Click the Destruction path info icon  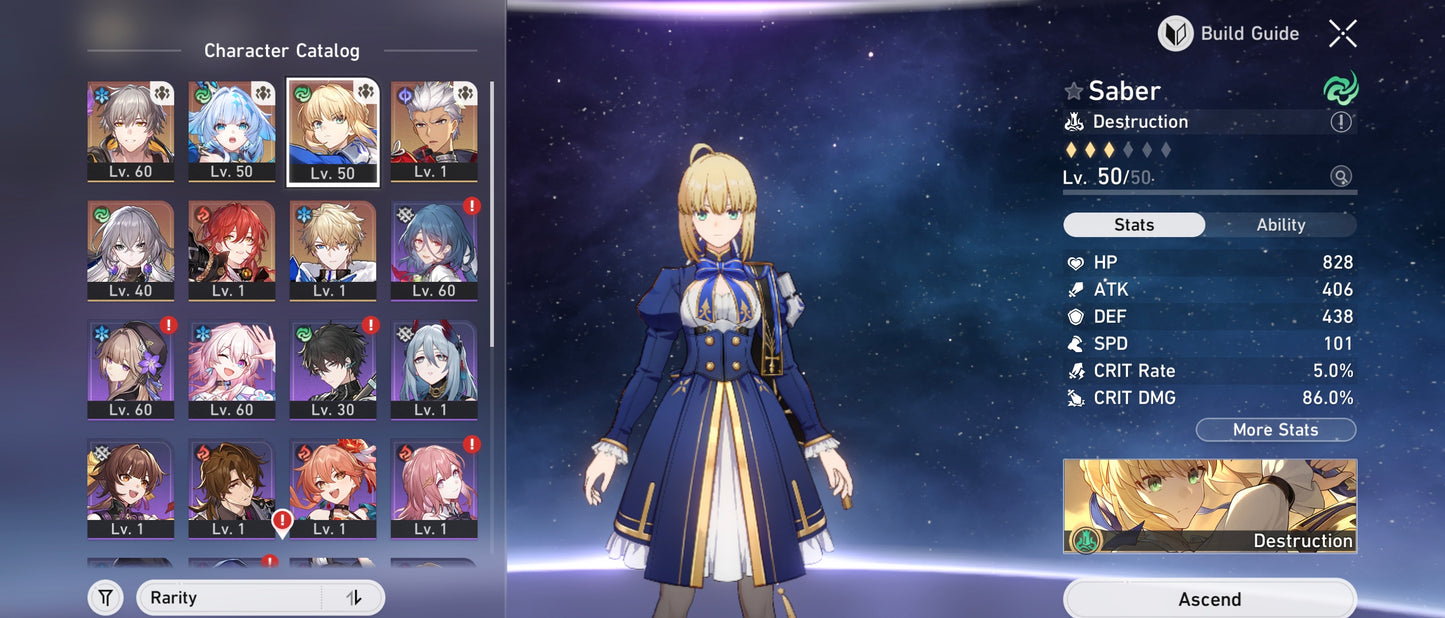[1341, 122]
